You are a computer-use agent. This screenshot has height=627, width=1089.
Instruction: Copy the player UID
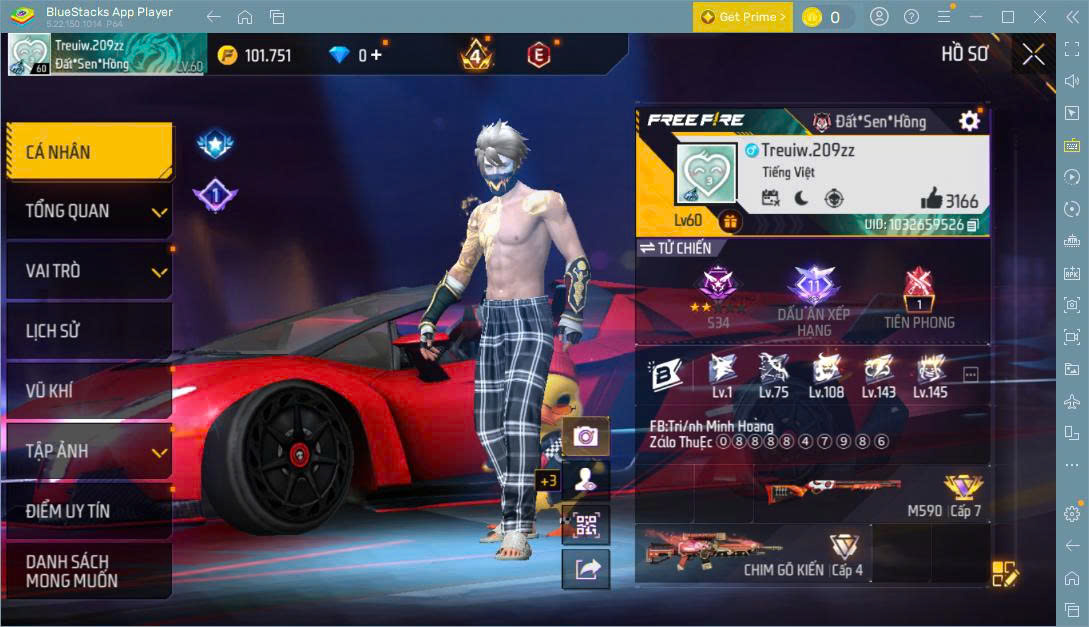coord(973,225)
